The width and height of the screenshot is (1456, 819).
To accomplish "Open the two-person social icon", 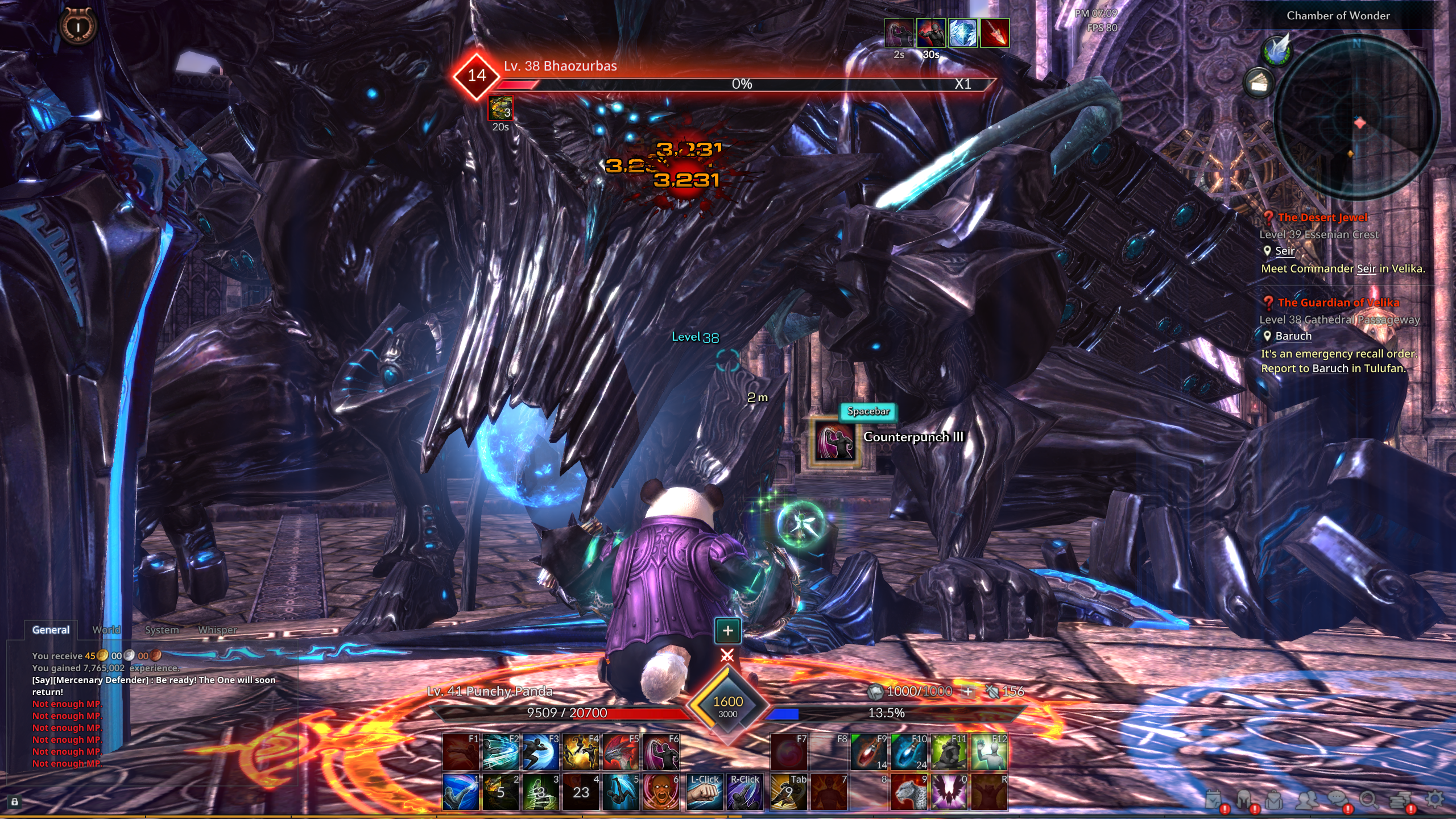I will click(1306, 800).
